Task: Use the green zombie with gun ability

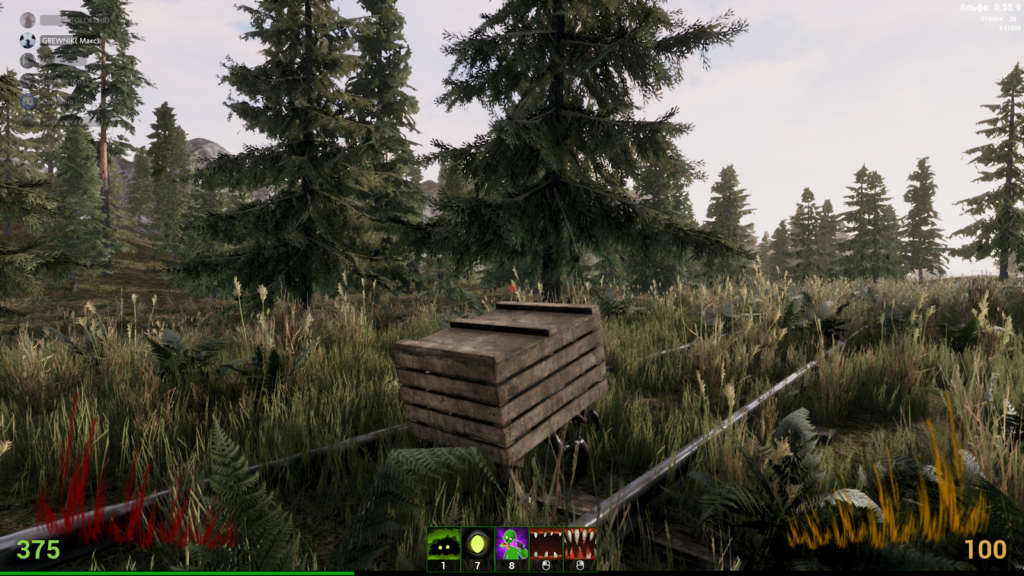Action: (511, 545)
